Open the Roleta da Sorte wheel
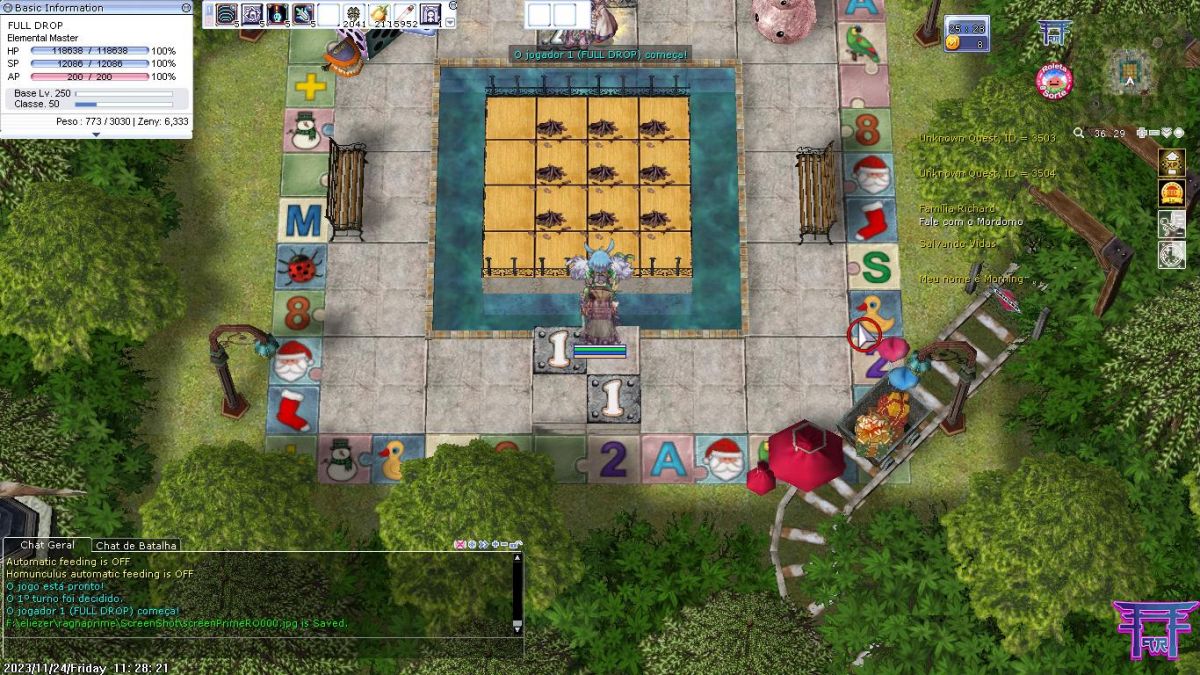The height and width of the screenshot is (675, 1200). [x=1054, y=81]
